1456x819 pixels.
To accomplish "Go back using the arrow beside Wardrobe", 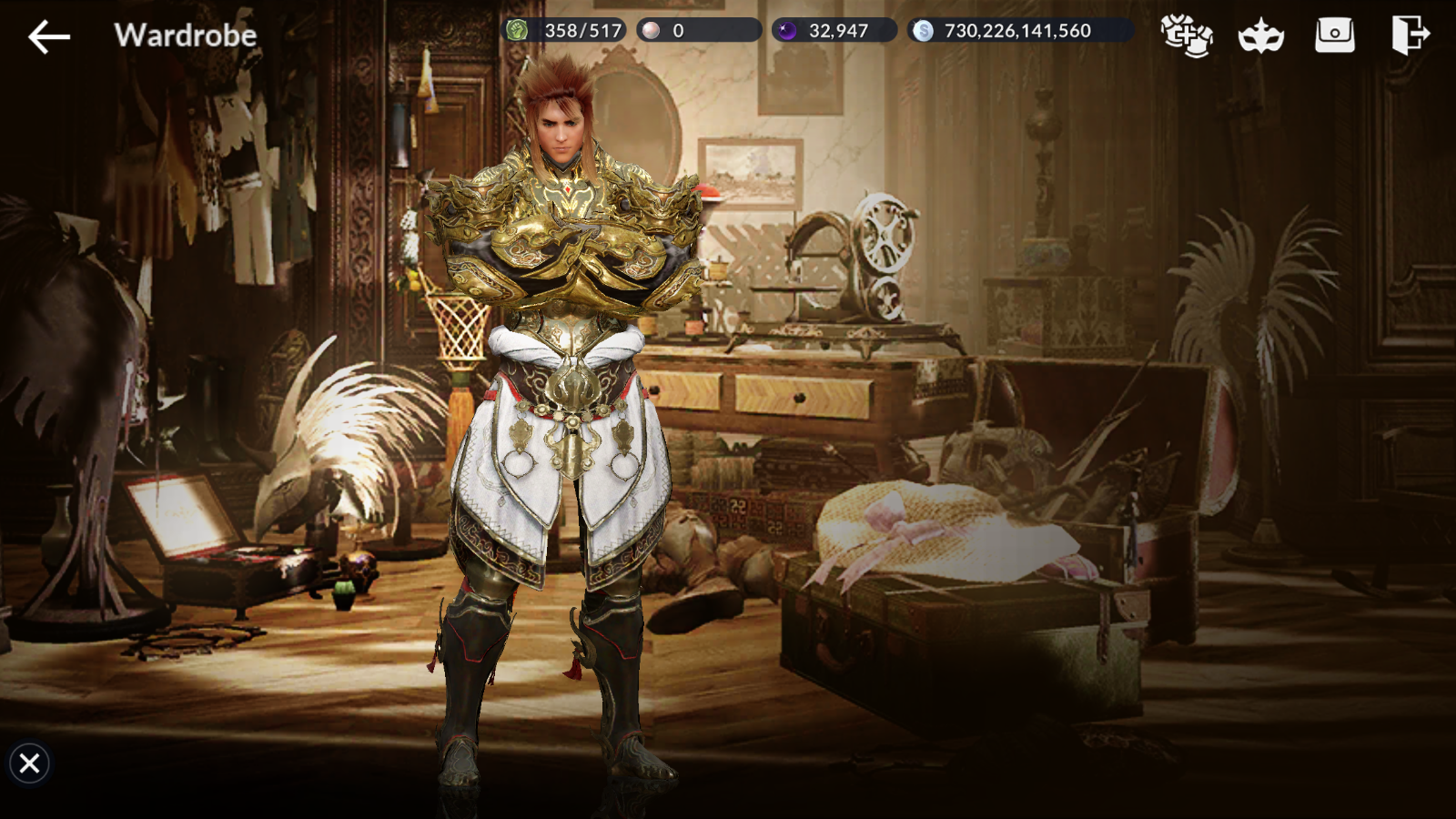I will tap(49, 36).
